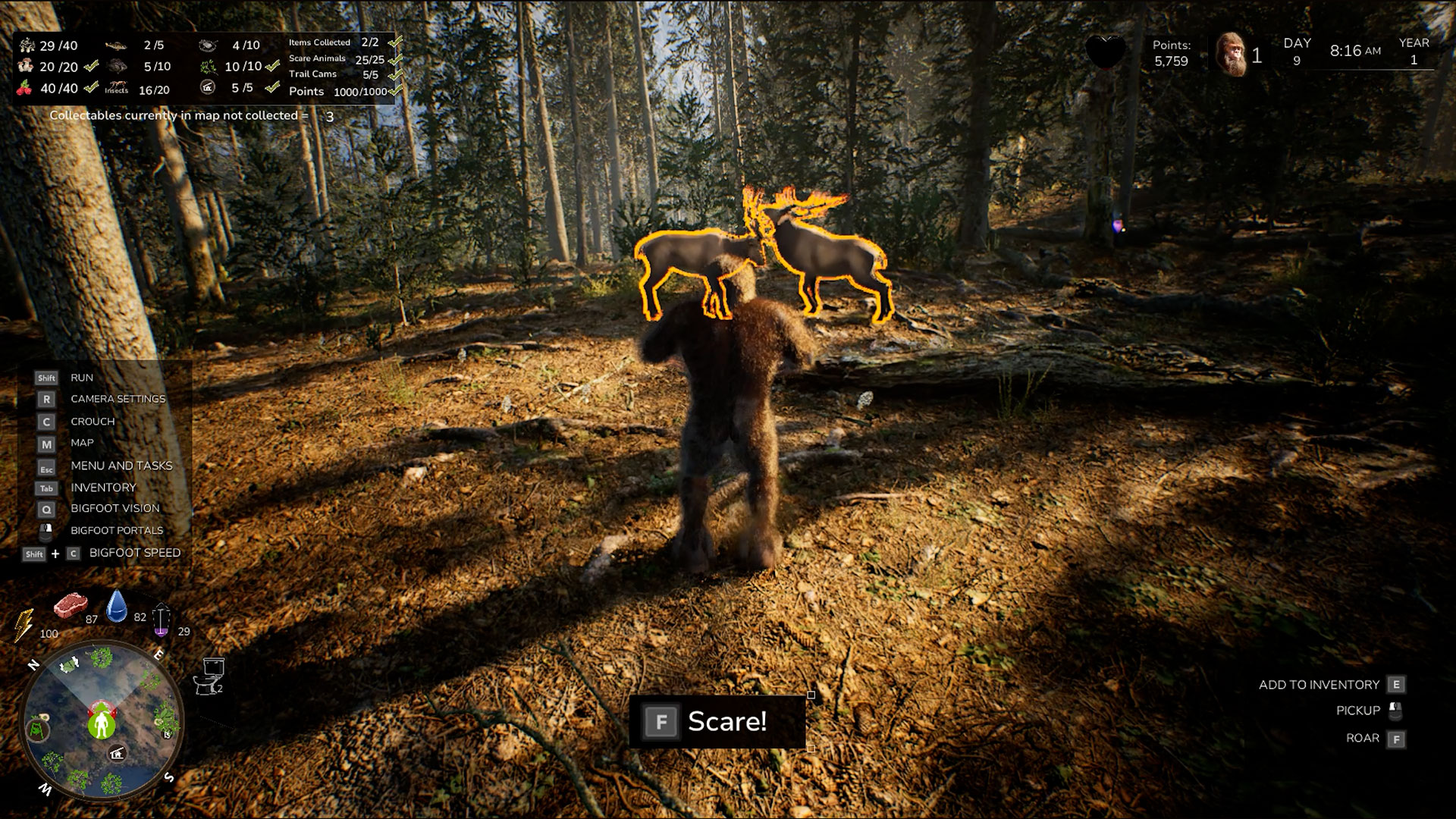This screenshot has height=819, width=1456.
Task: Click the purple crystal meter icon
Action: [162, 620]
